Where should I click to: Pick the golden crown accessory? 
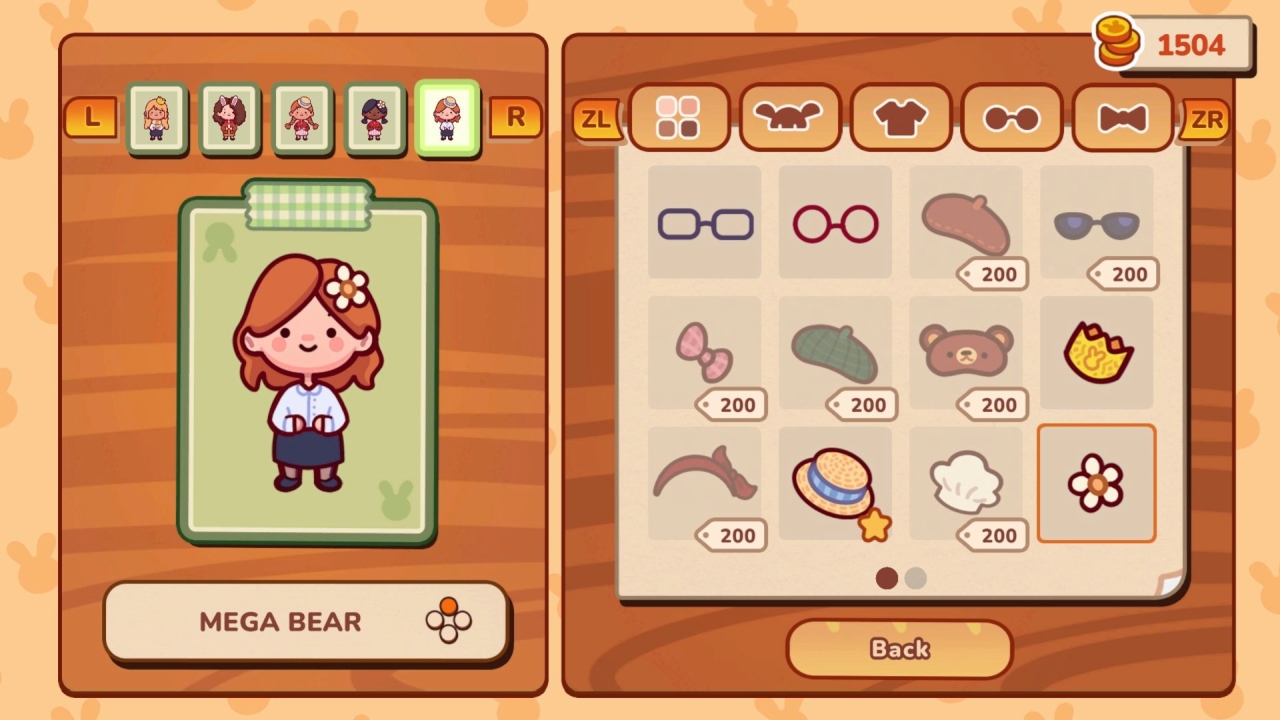(x=1096, y=352)
